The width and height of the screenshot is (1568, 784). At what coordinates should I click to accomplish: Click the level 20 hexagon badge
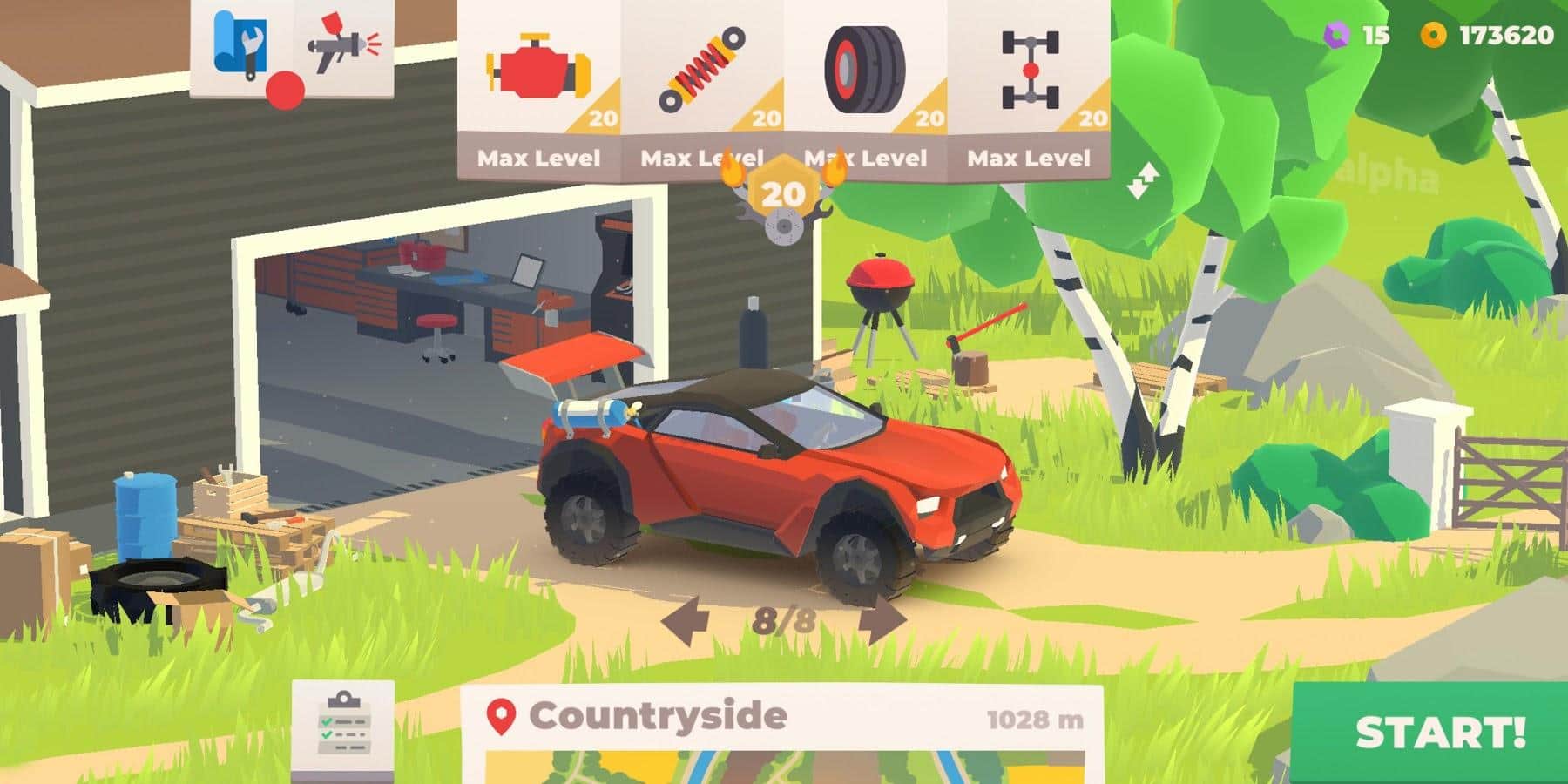779,192
